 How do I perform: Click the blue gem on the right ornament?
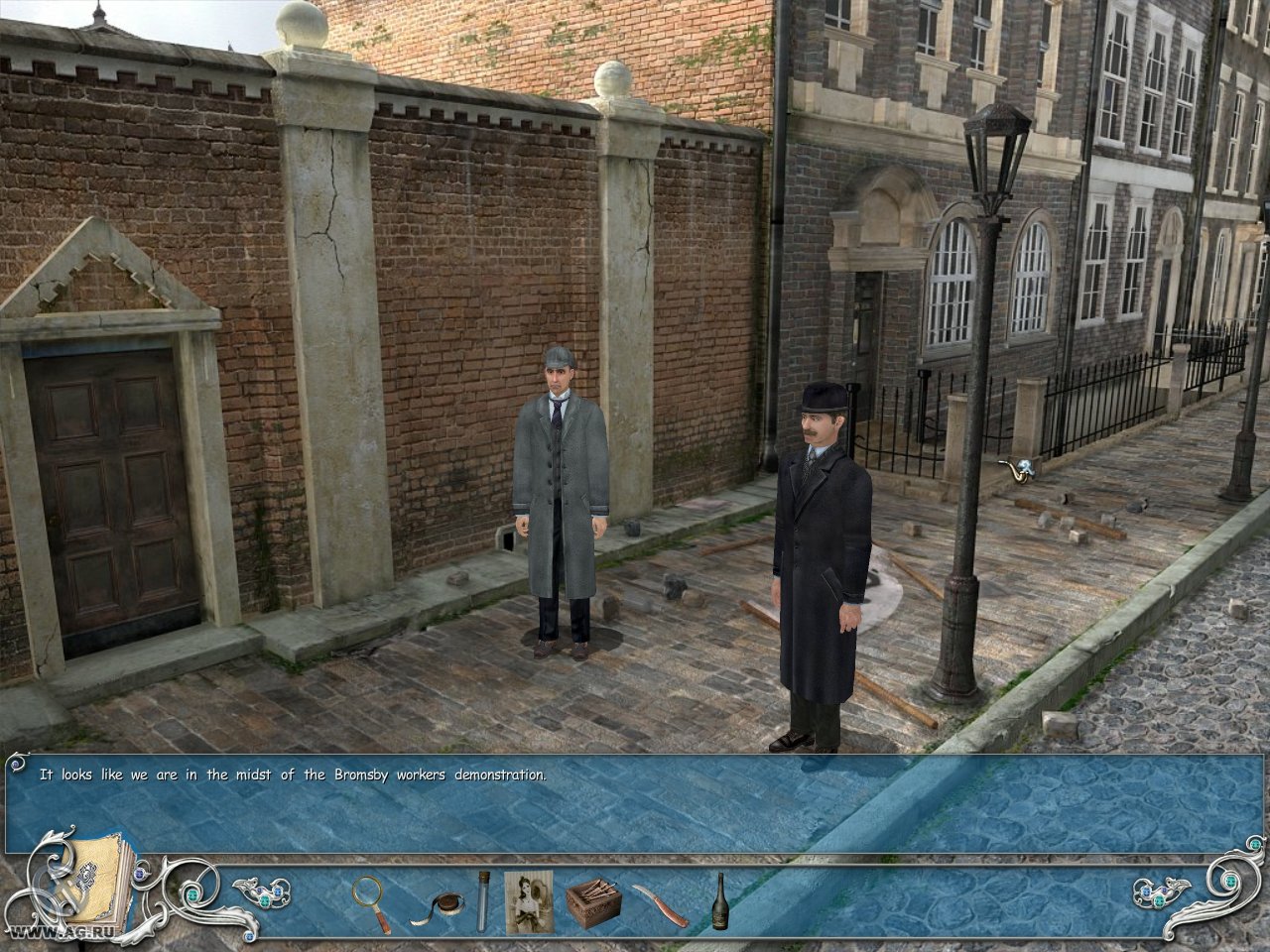pos(1146,890)
